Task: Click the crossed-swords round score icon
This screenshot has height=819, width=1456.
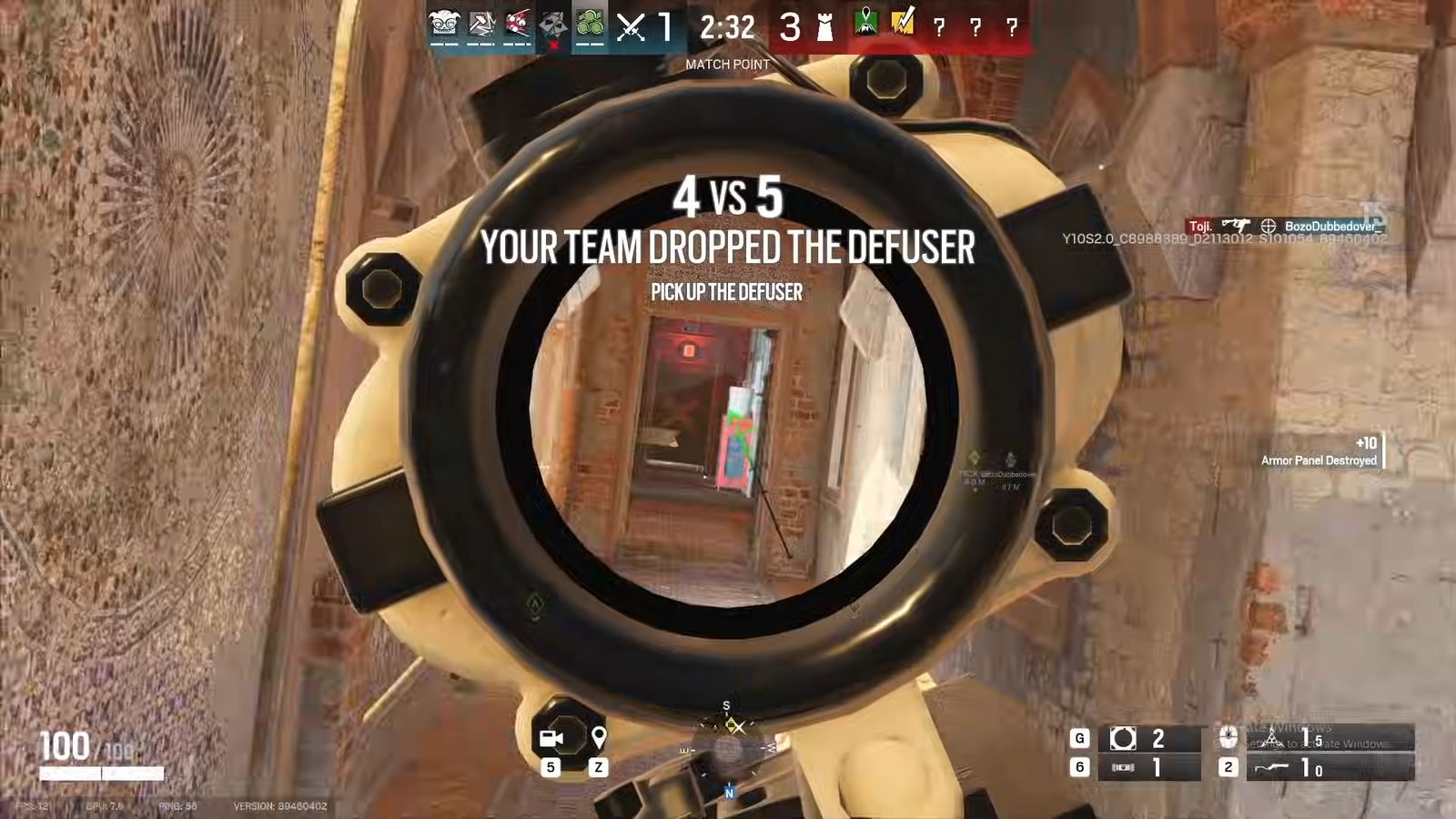Action: (630, 25)
